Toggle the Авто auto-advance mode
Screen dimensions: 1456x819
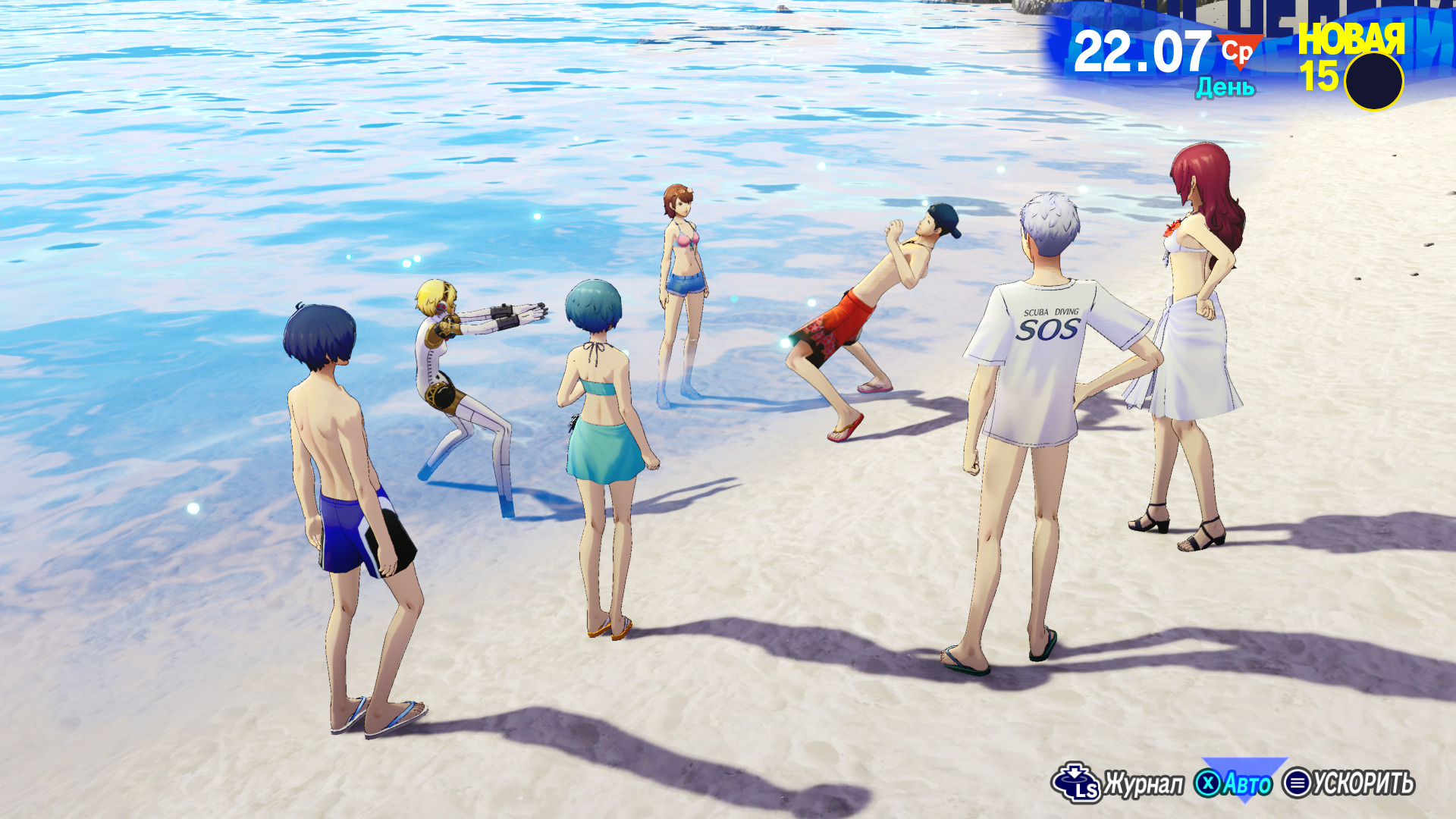(1235, 783)
